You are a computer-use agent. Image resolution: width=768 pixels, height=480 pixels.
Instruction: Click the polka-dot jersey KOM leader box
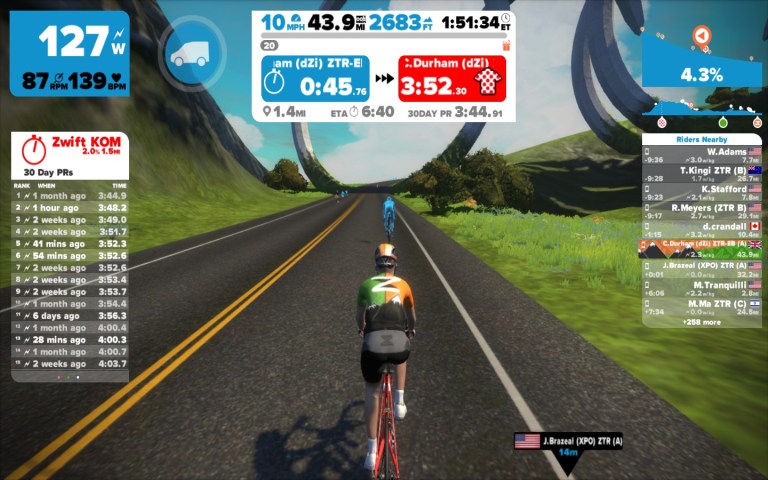(x=451, y=78)
